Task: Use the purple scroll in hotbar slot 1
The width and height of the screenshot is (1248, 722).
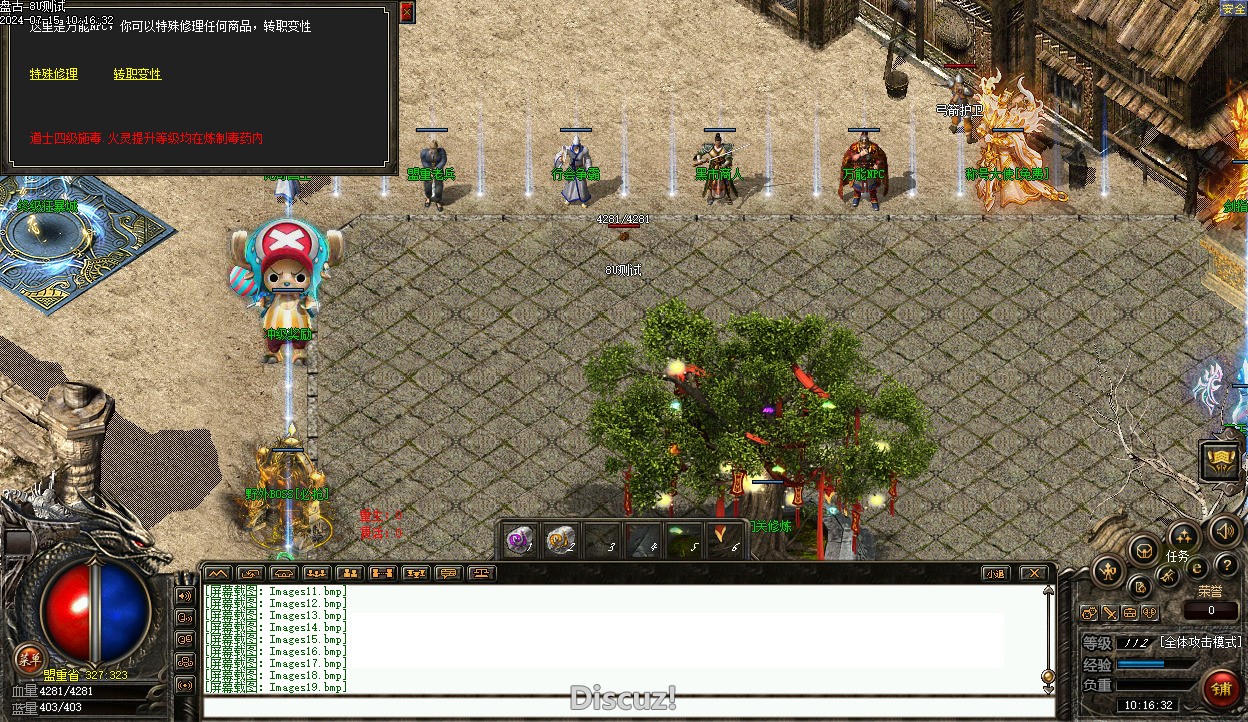Action: coord(519,540)
